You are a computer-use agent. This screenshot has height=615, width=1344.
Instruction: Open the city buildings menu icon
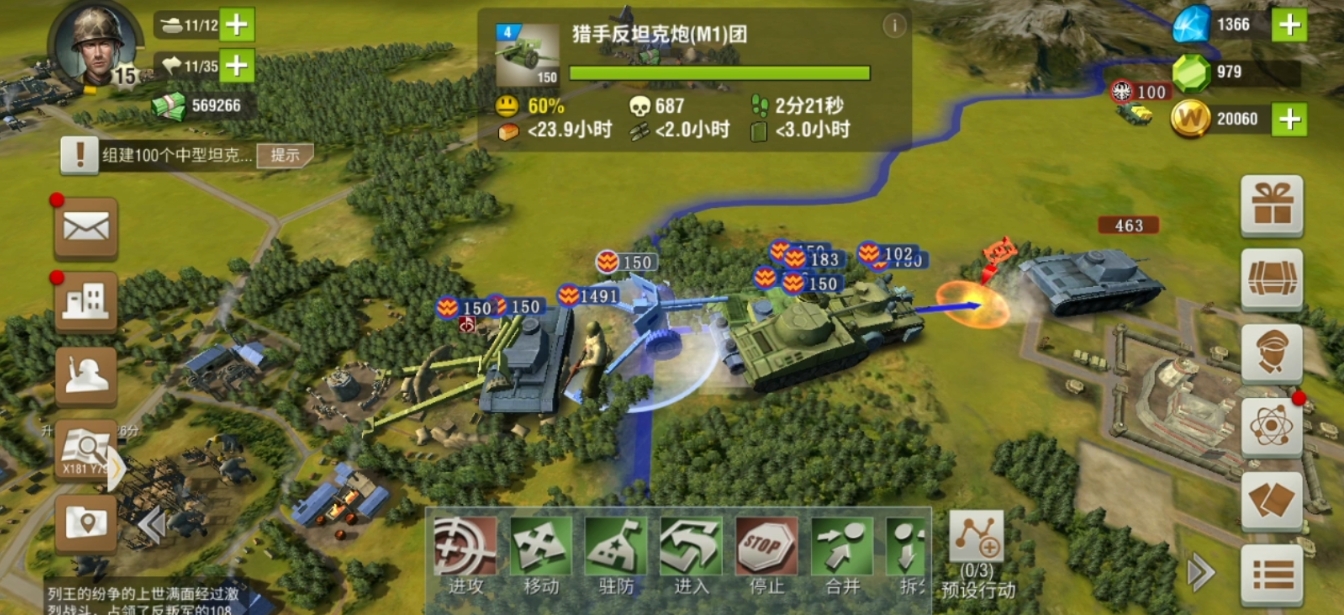tap(86, 301)
